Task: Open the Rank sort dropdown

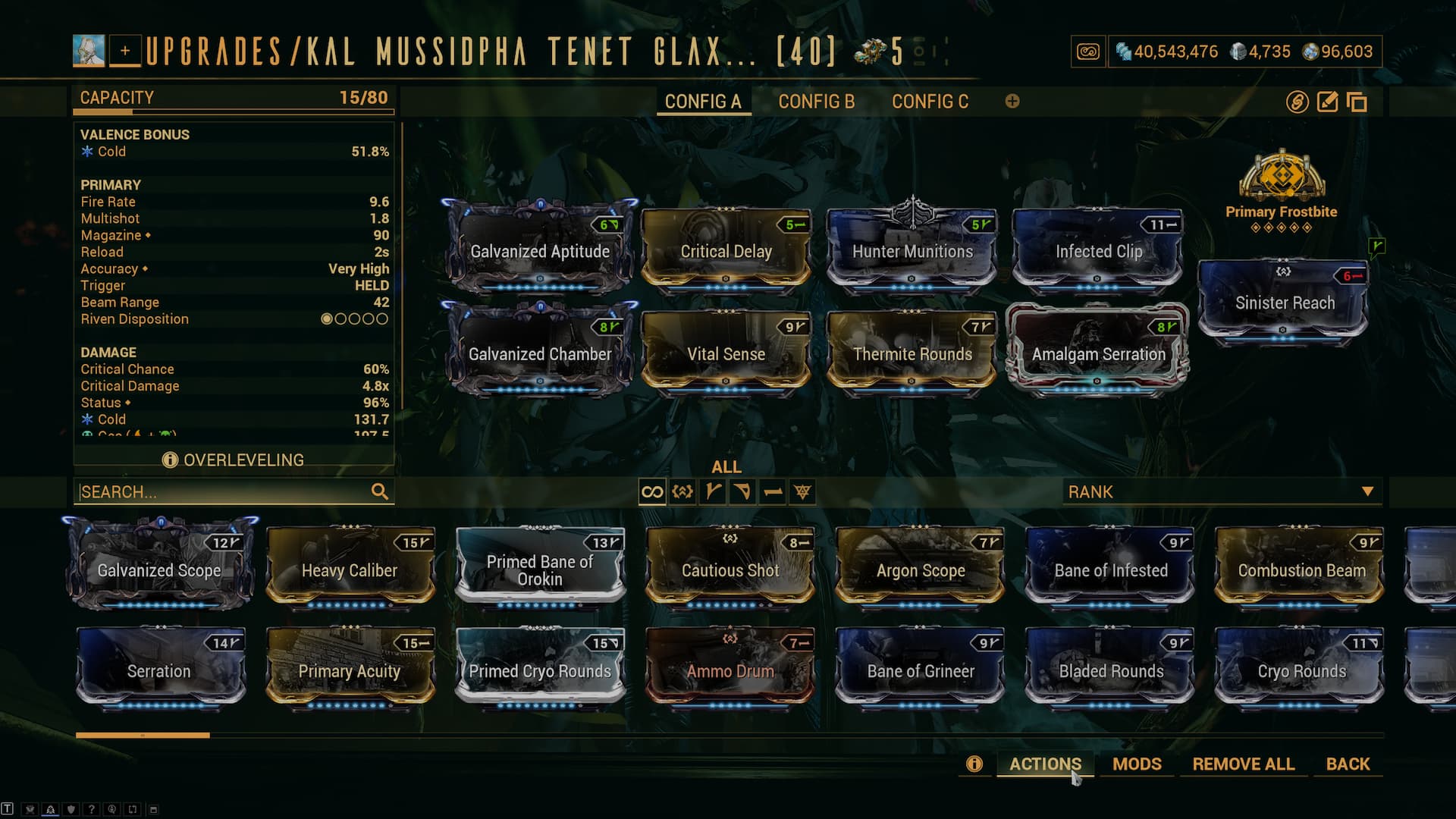Action: (x=1221, y=491)
